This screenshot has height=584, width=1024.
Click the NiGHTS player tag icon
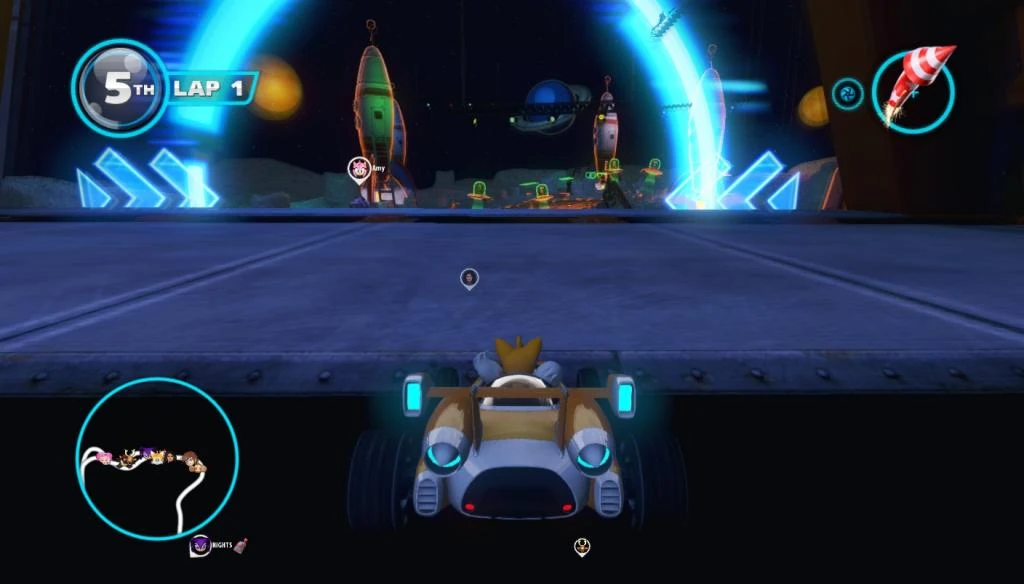(199, 545)
